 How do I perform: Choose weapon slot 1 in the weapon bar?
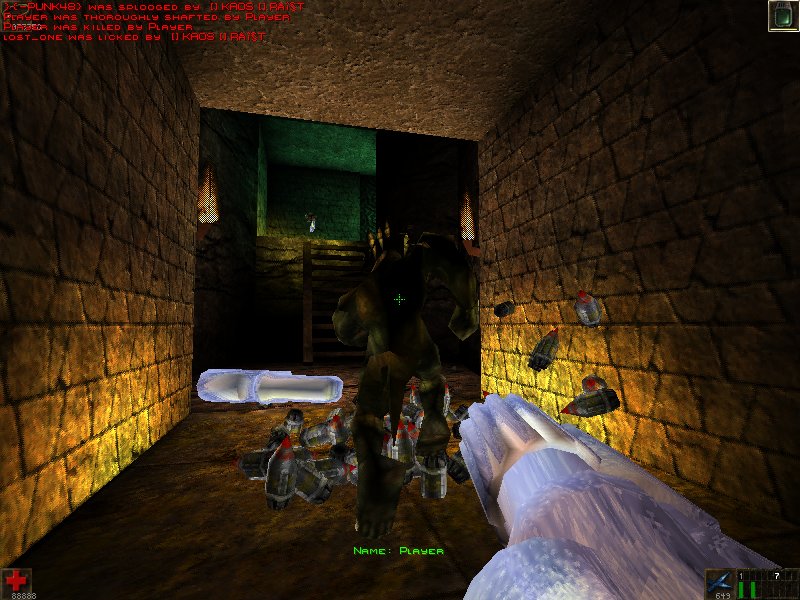[741, 584]
